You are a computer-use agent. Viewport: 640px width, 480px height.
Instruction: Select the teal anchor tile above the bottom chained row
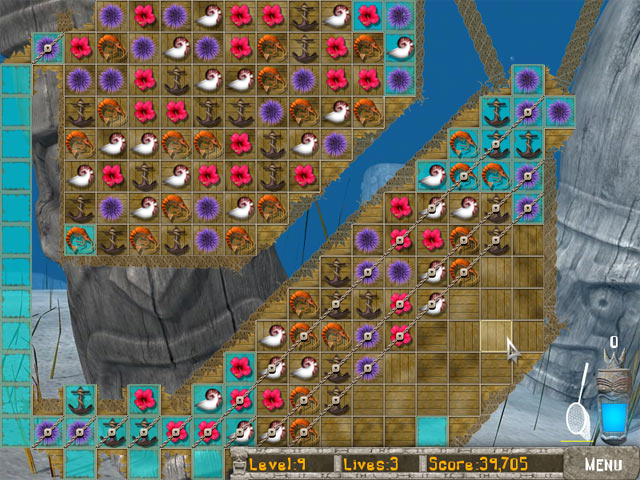click(80, 401)
